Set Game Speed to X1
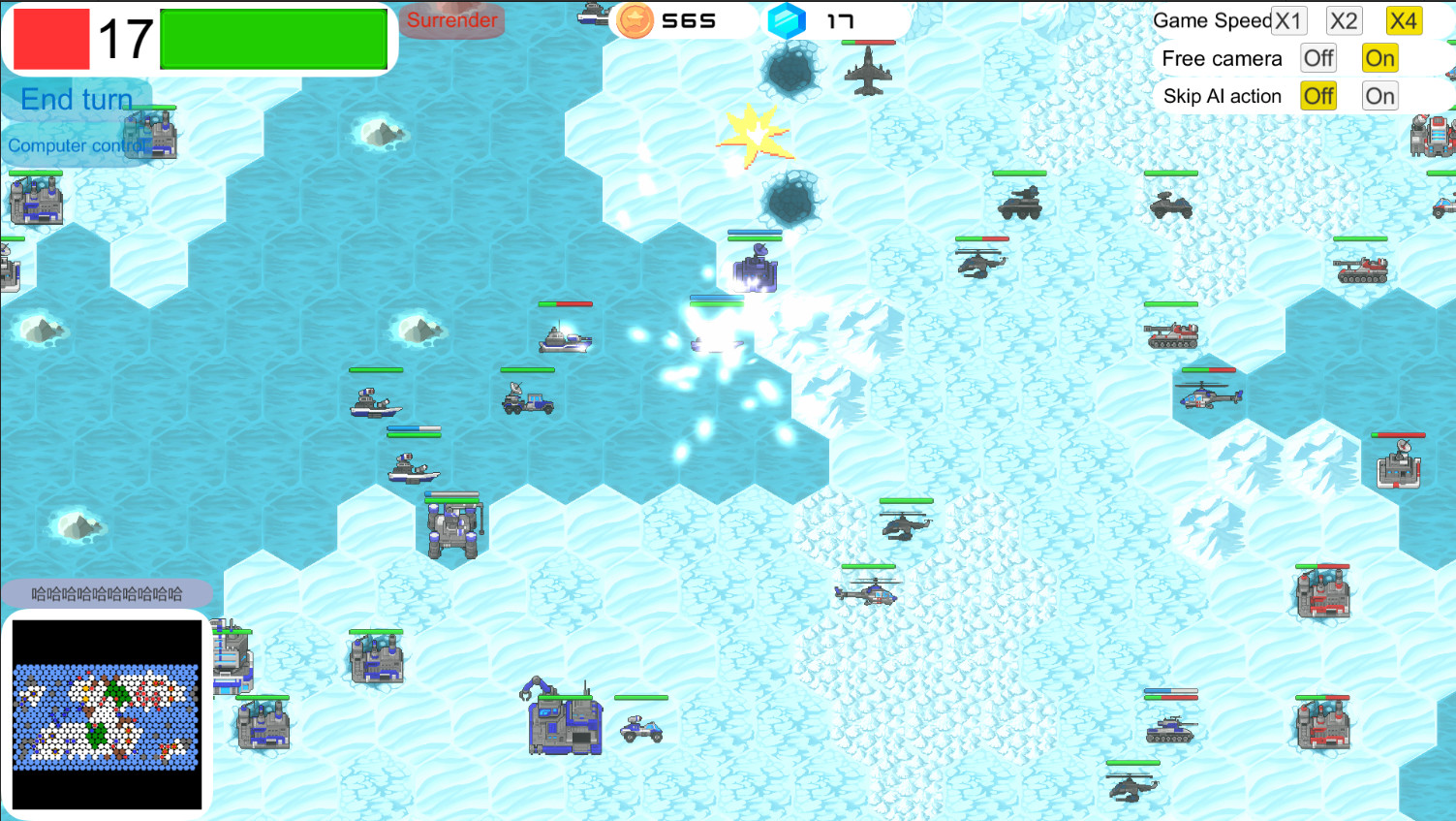The image size is (1456, 821). [x=1289, y=19]
